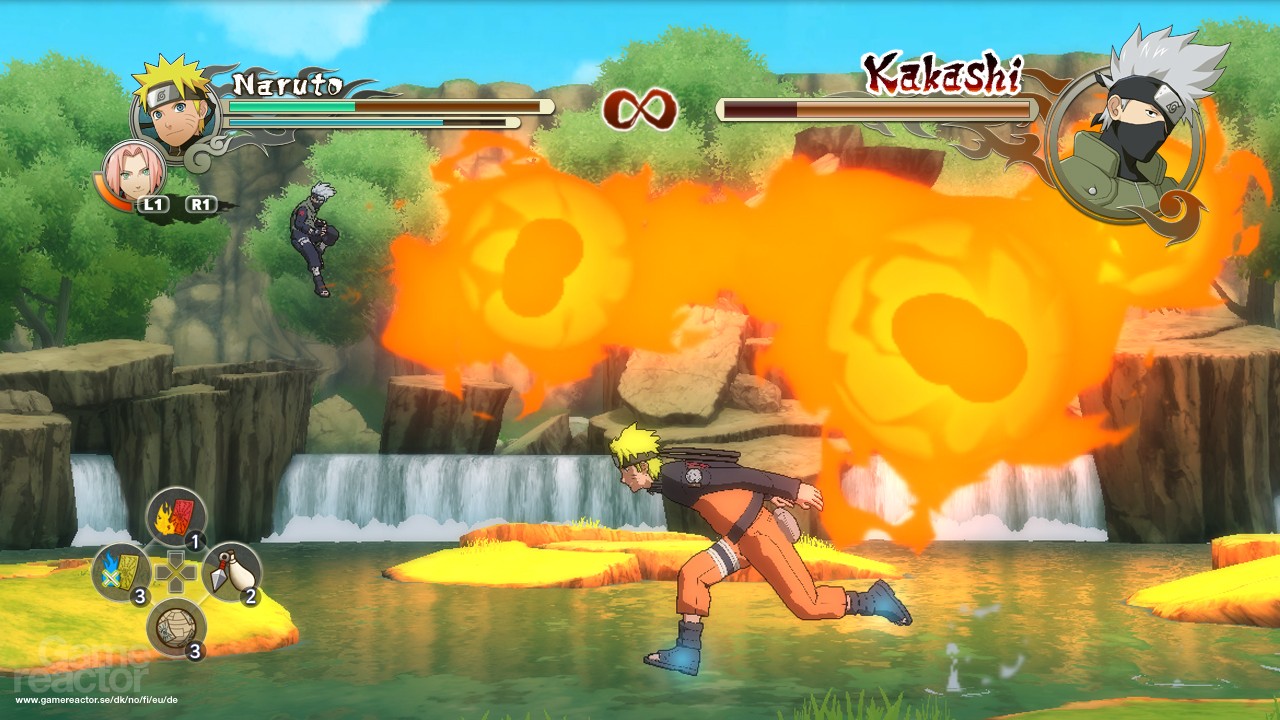The image size is (1280, 720).
Task: Expand the item counter labeled 2 beside the kunai pouch
Action: pyautogui.click(x=249, y=596)
